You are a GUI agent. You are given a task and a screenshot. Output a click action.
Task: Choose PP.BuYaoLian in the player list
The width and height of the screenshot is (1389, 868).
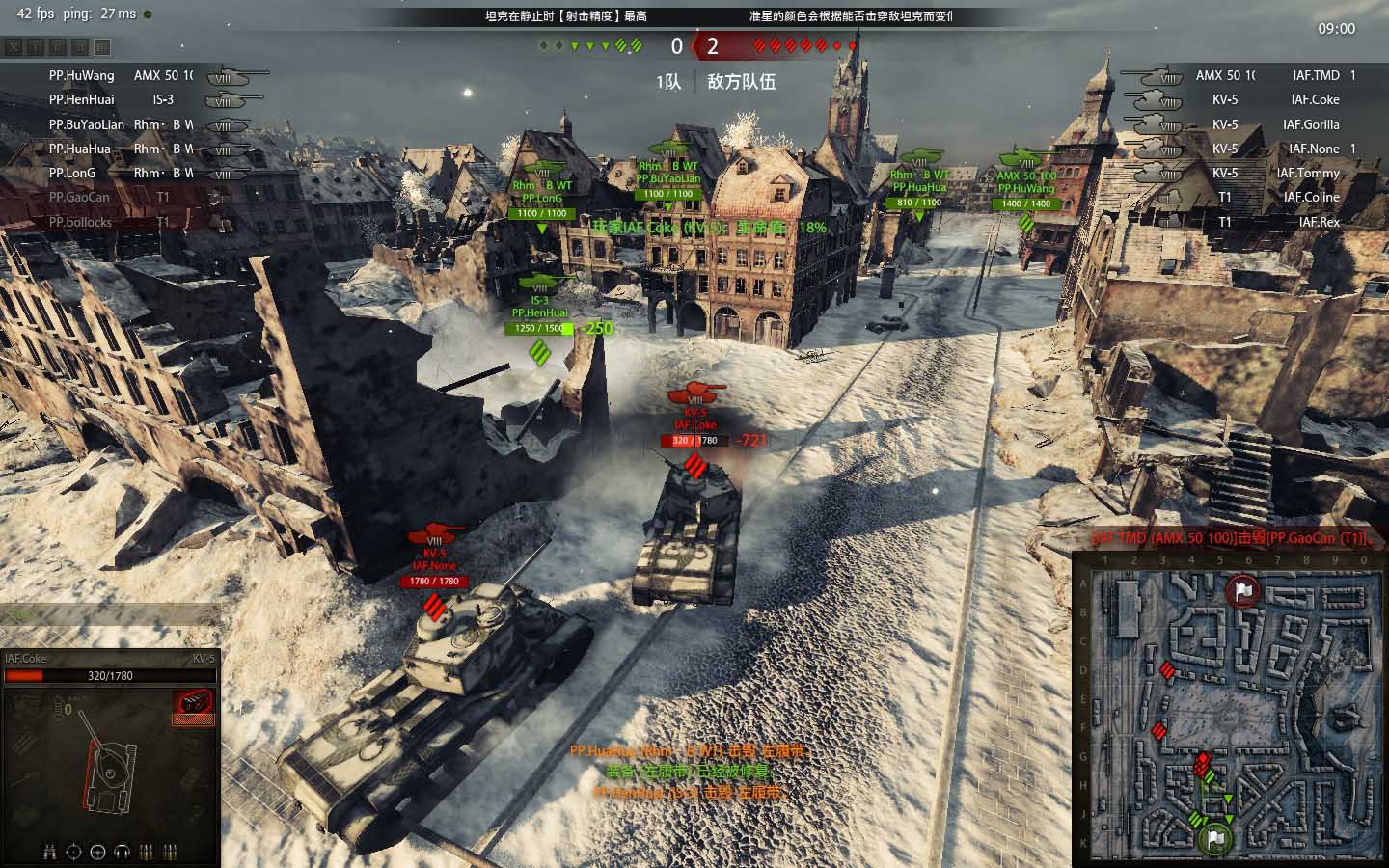click(87, 124)
